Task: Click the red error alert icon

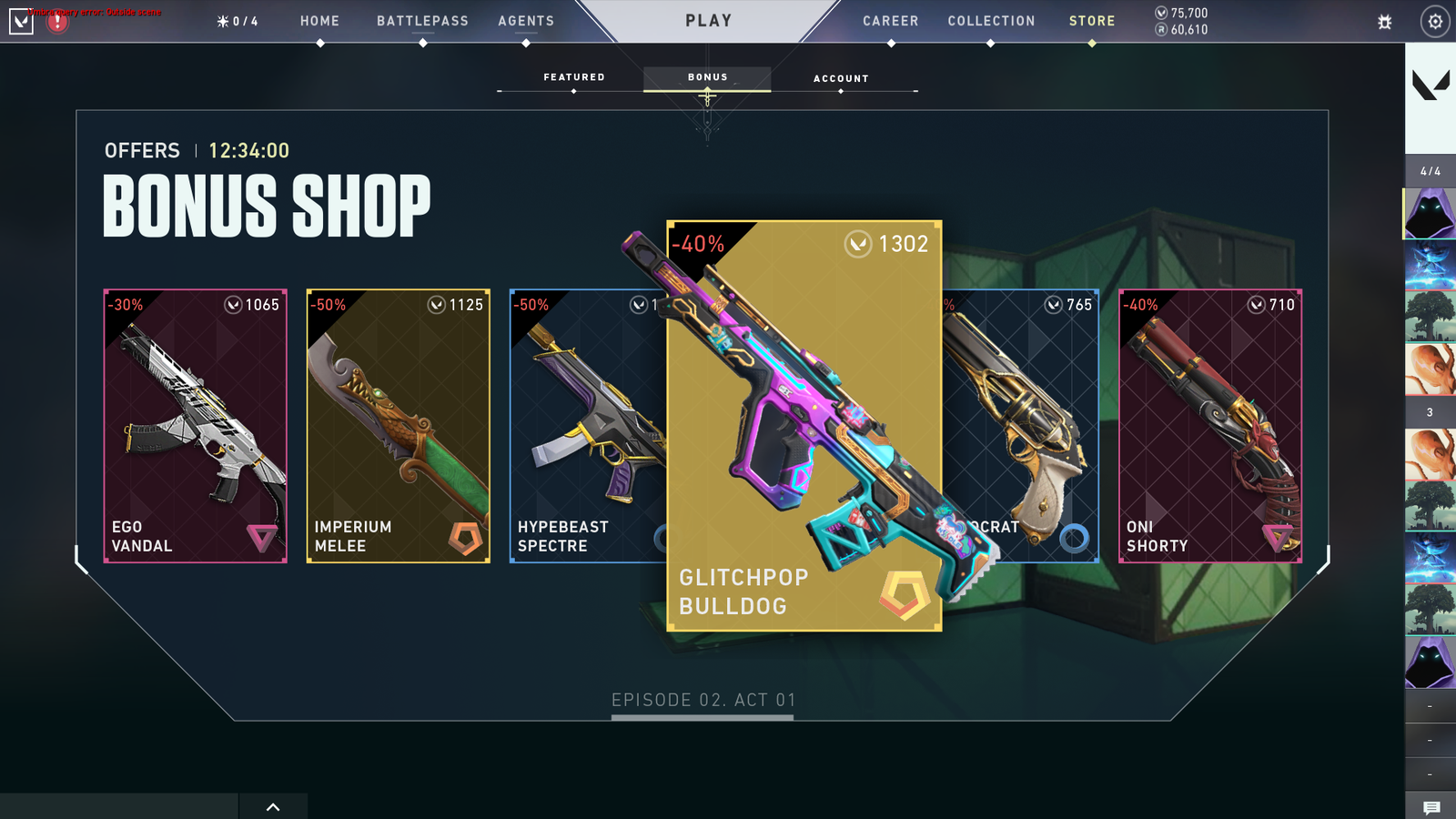Action: pyautogui.click(x=57, y=22)
